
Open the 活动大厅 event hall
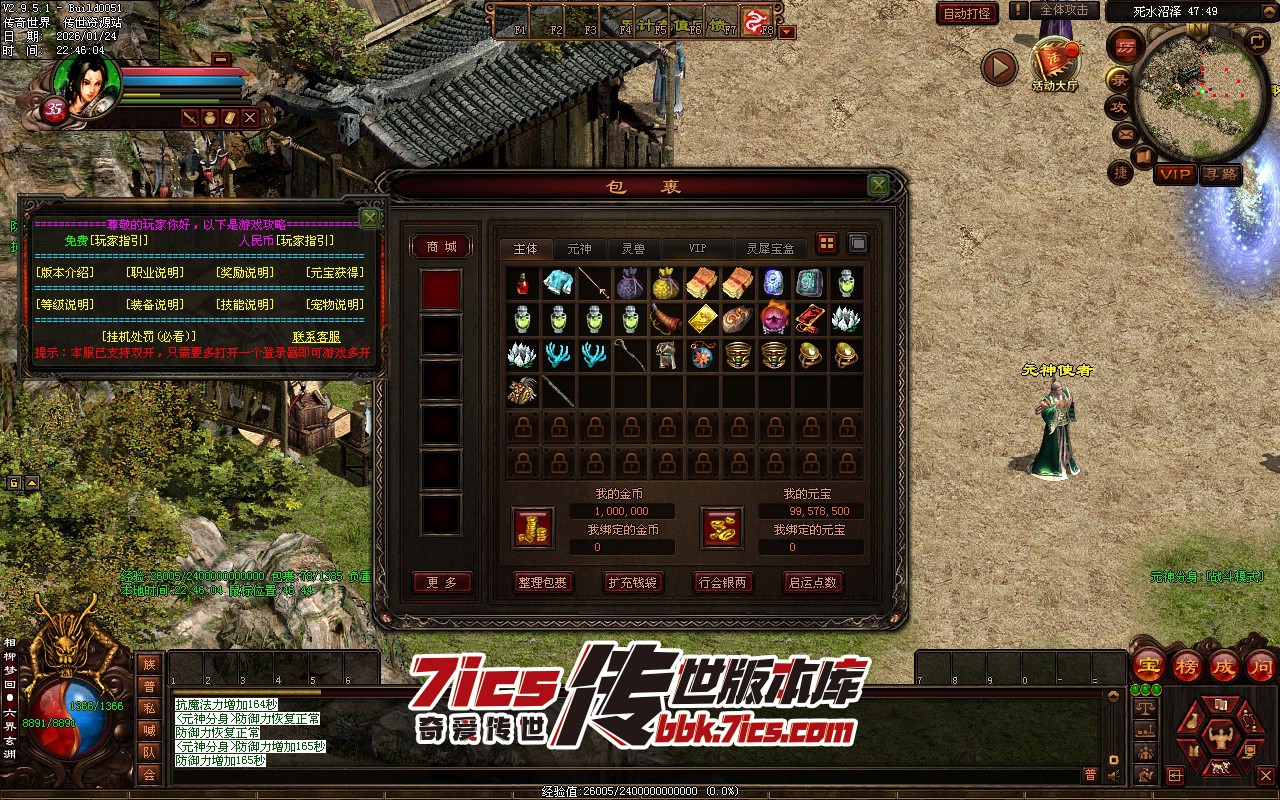(1054, 64)
